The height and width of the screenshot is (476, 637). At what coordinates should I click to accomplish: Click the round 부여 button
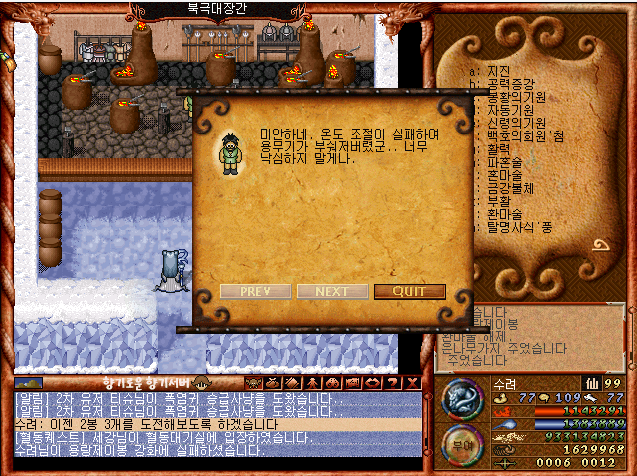(458, 442)
